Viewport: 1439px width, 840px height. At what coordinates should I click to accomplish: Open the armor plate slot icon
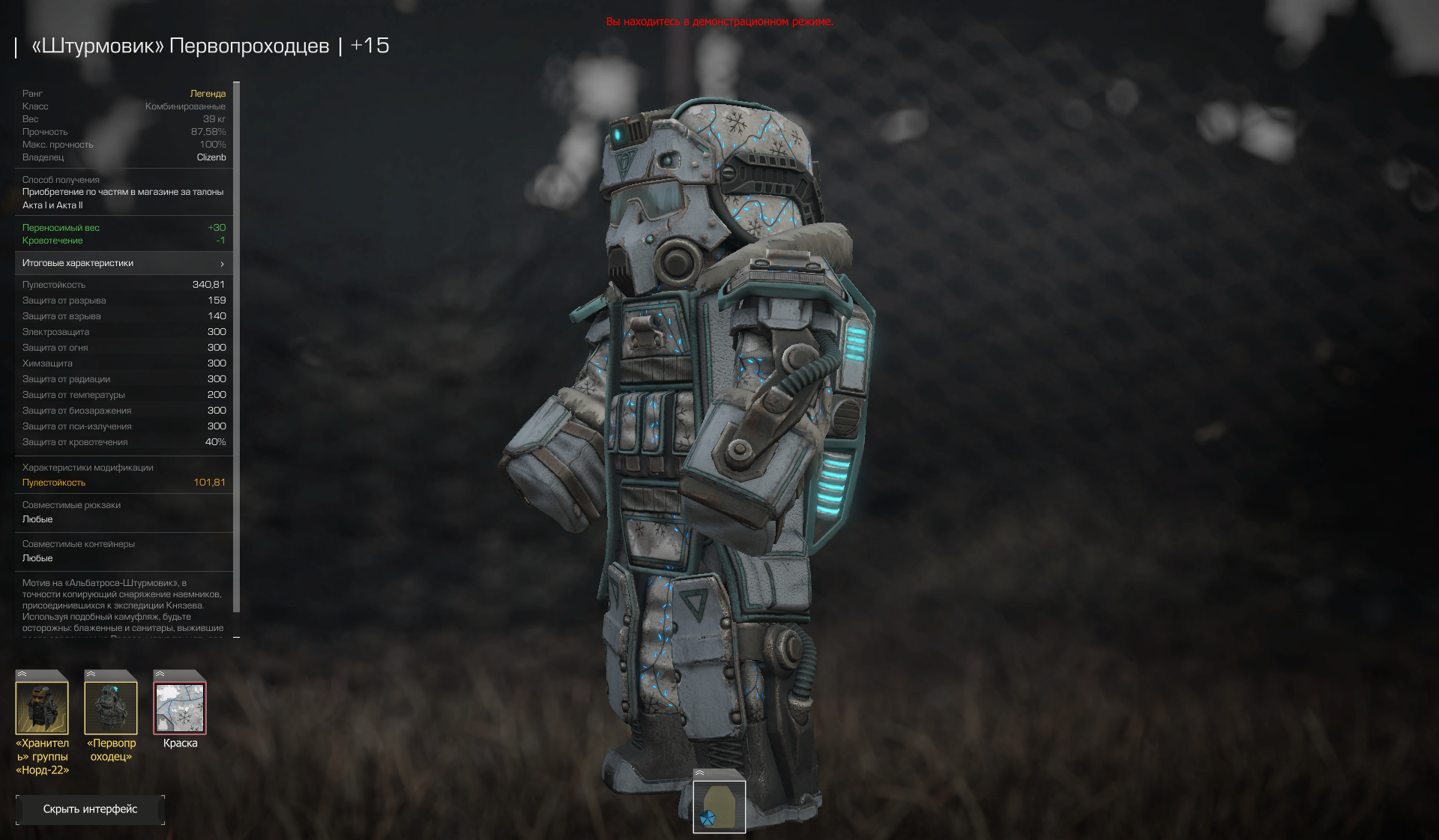(719, 806)
